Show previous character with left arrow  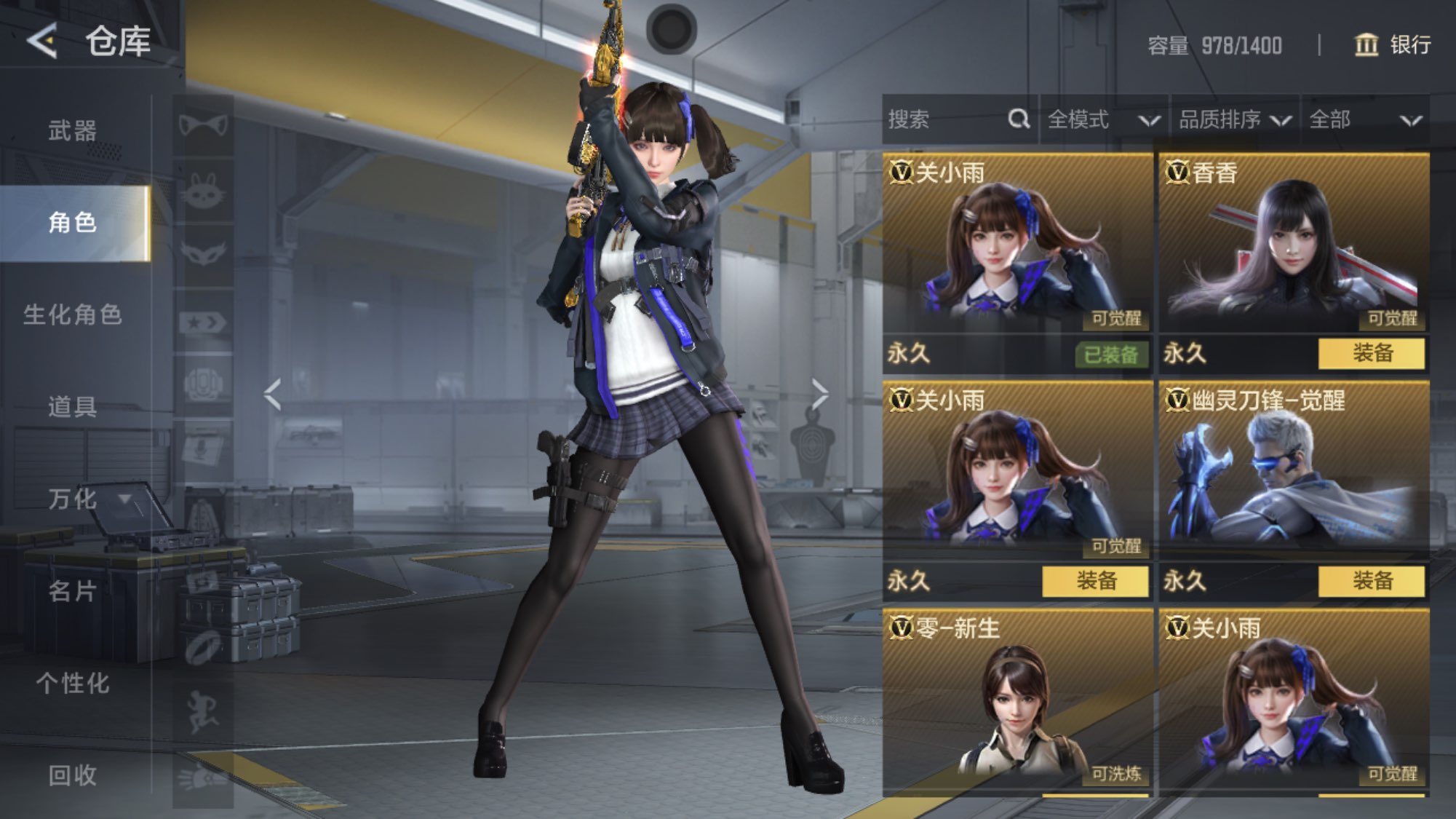click(273, 395)
